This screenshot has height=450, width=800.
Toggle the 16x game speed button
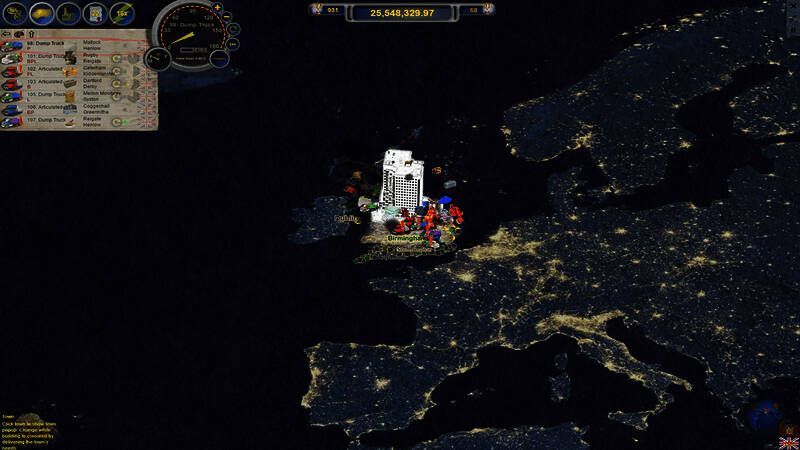(x=121, y=13)
